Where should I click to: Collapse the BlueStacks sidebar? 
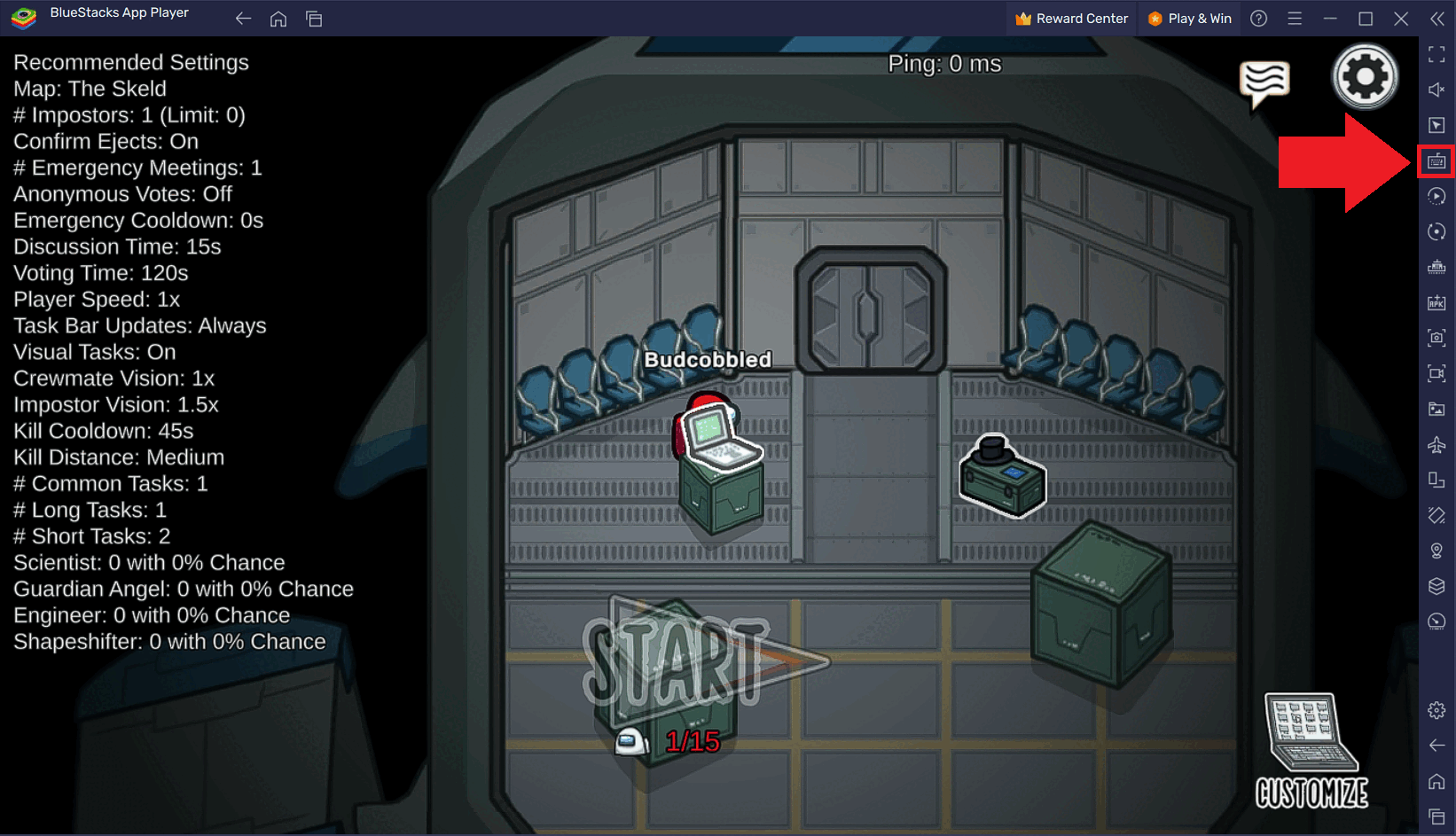(1436, 18)
